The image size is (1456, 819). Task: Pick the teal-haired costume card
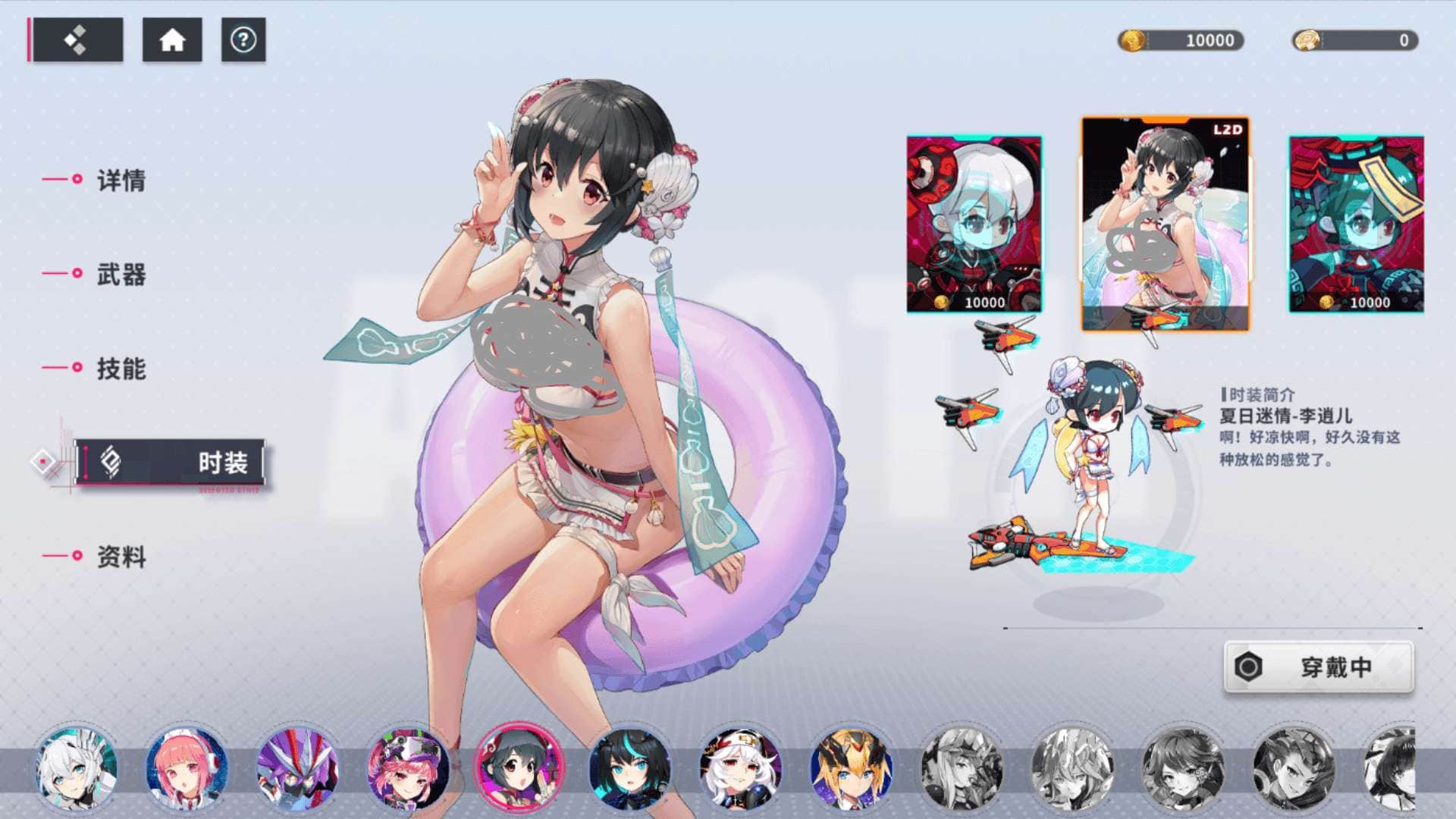[x=1357, y=224]
